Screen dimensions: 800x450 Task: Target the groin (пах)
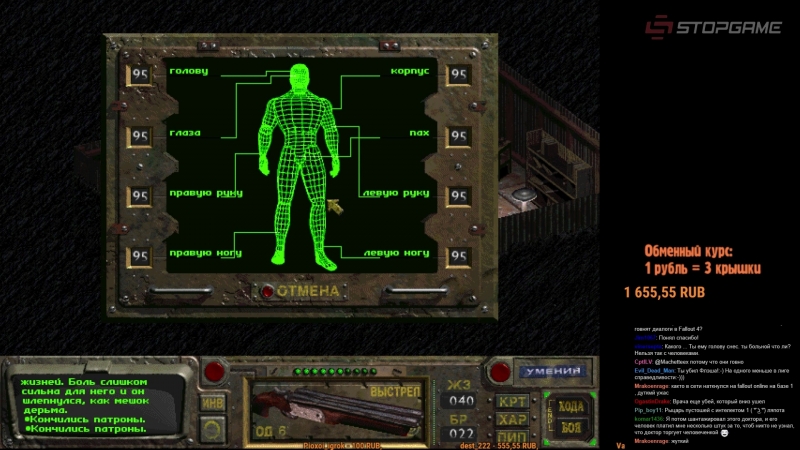(419, 133)
